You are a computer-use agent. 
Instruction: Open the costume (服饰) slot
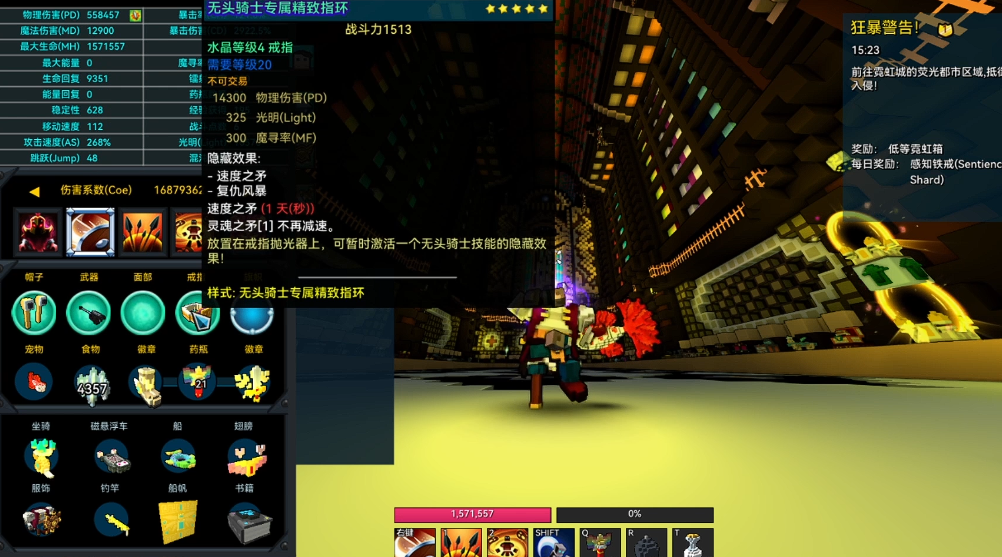coord(41,520)
